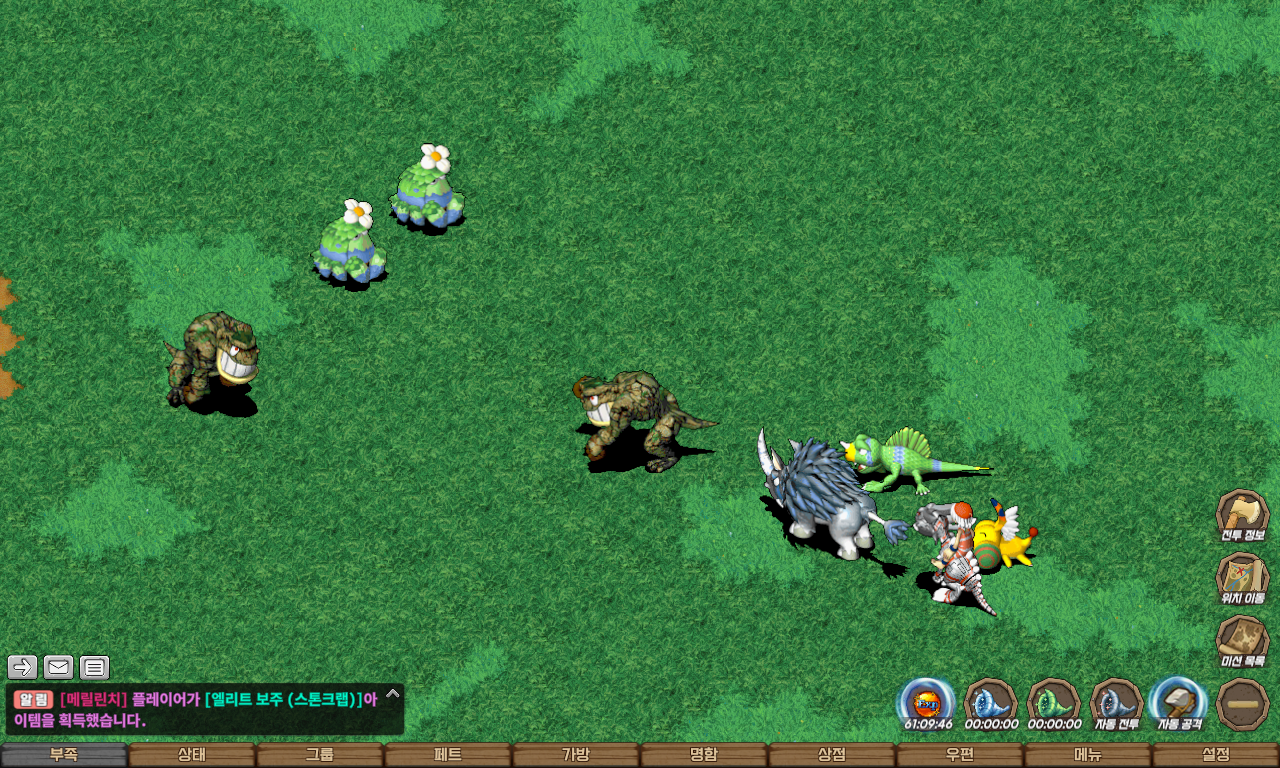Collapse the side icons with the minus button

pyautogui.click(x=1243, y=704)
